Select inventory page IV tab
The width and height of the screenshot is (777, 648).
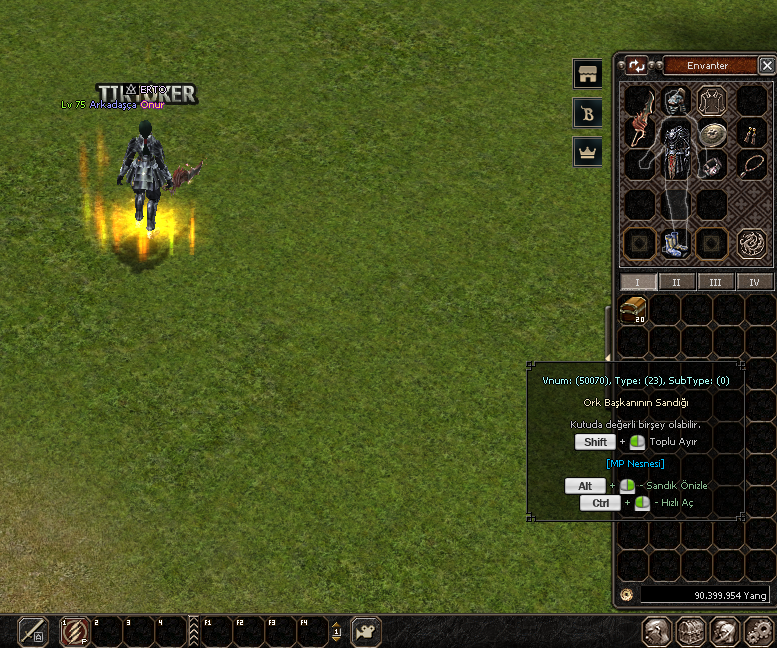tap(754, 282)
